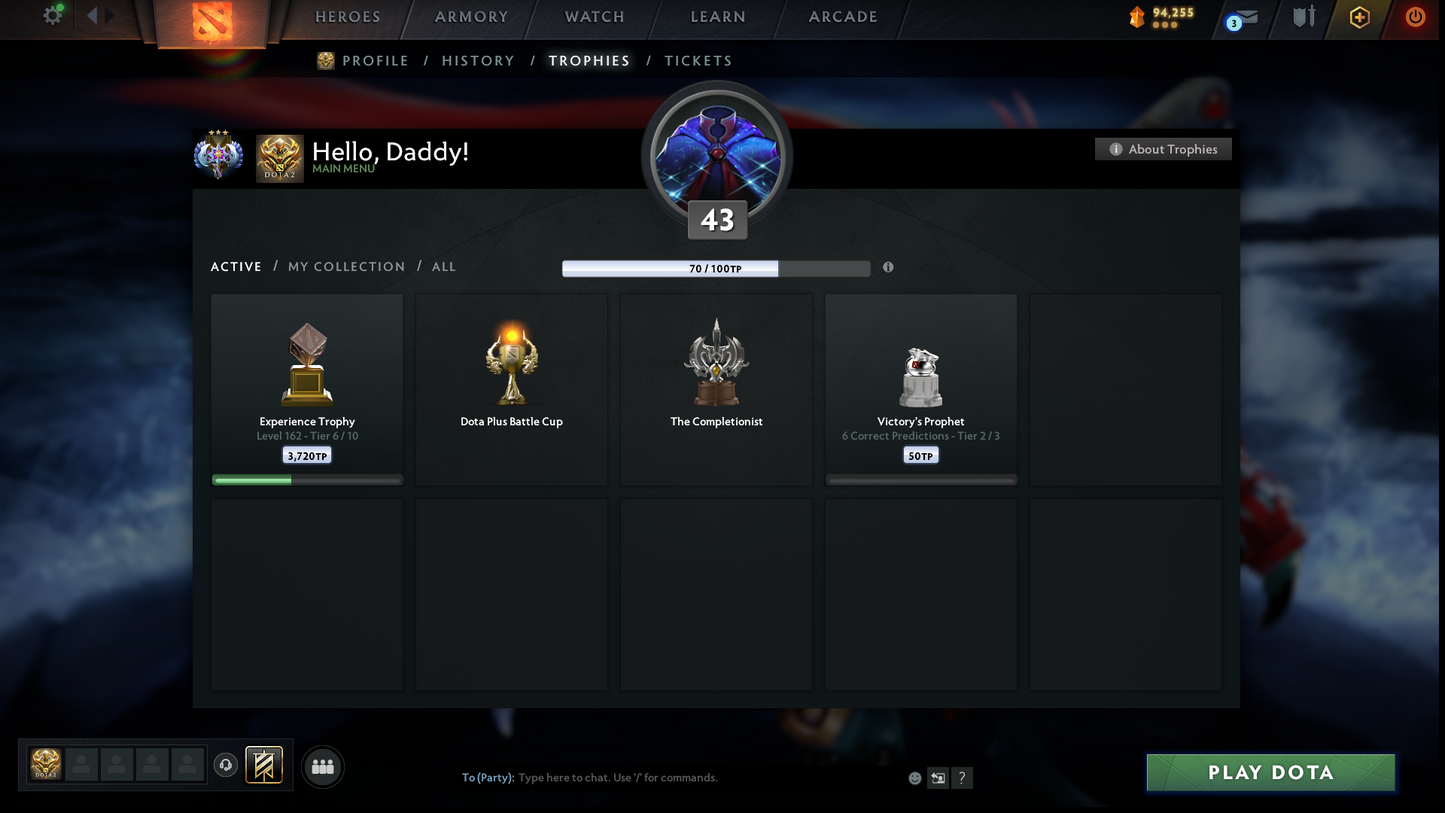The image size is (1445, 813).
Task: Open the friends list group icon
Action: [322, 766]
